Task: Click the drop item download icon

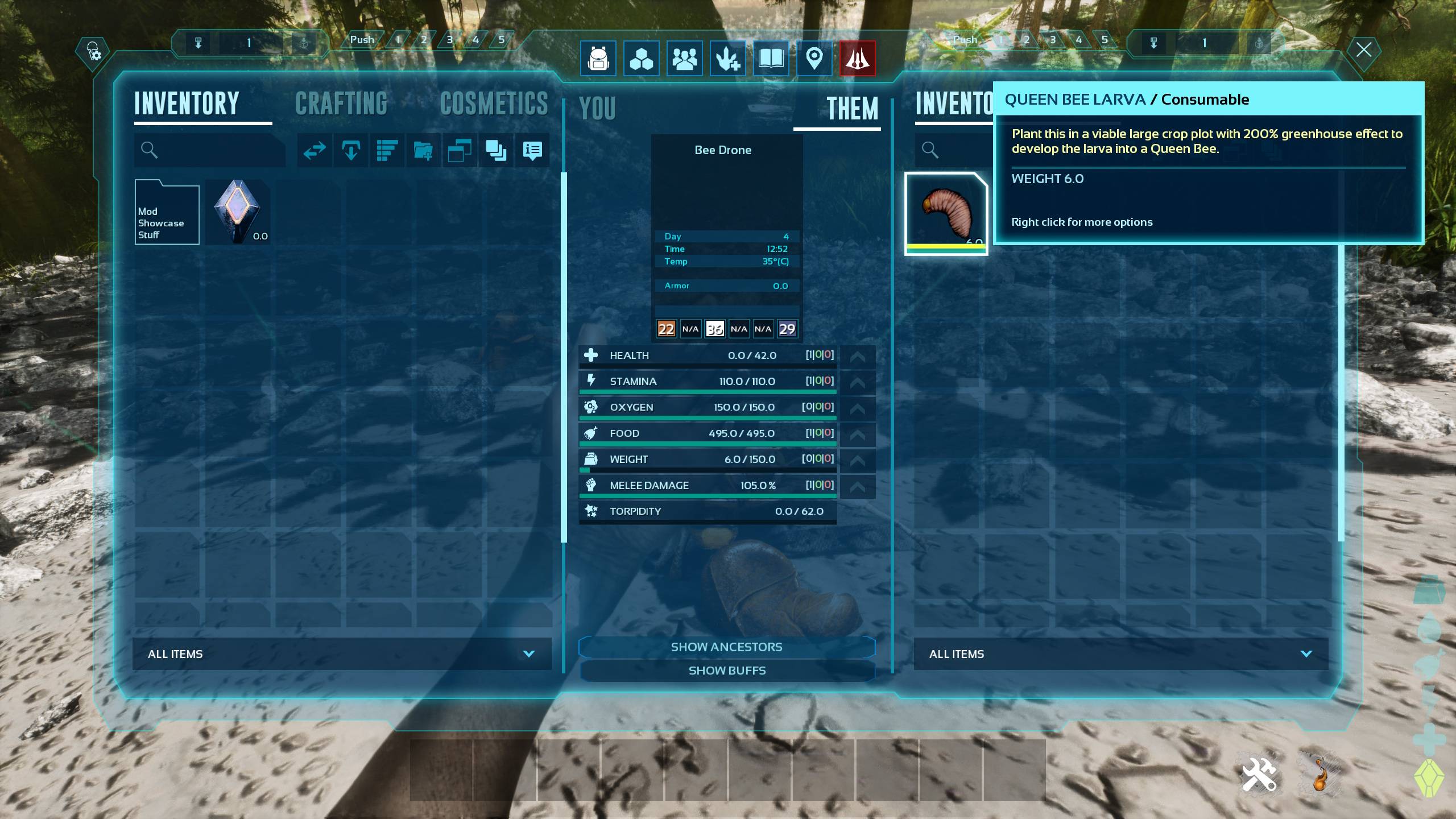Action: (351, 151)
